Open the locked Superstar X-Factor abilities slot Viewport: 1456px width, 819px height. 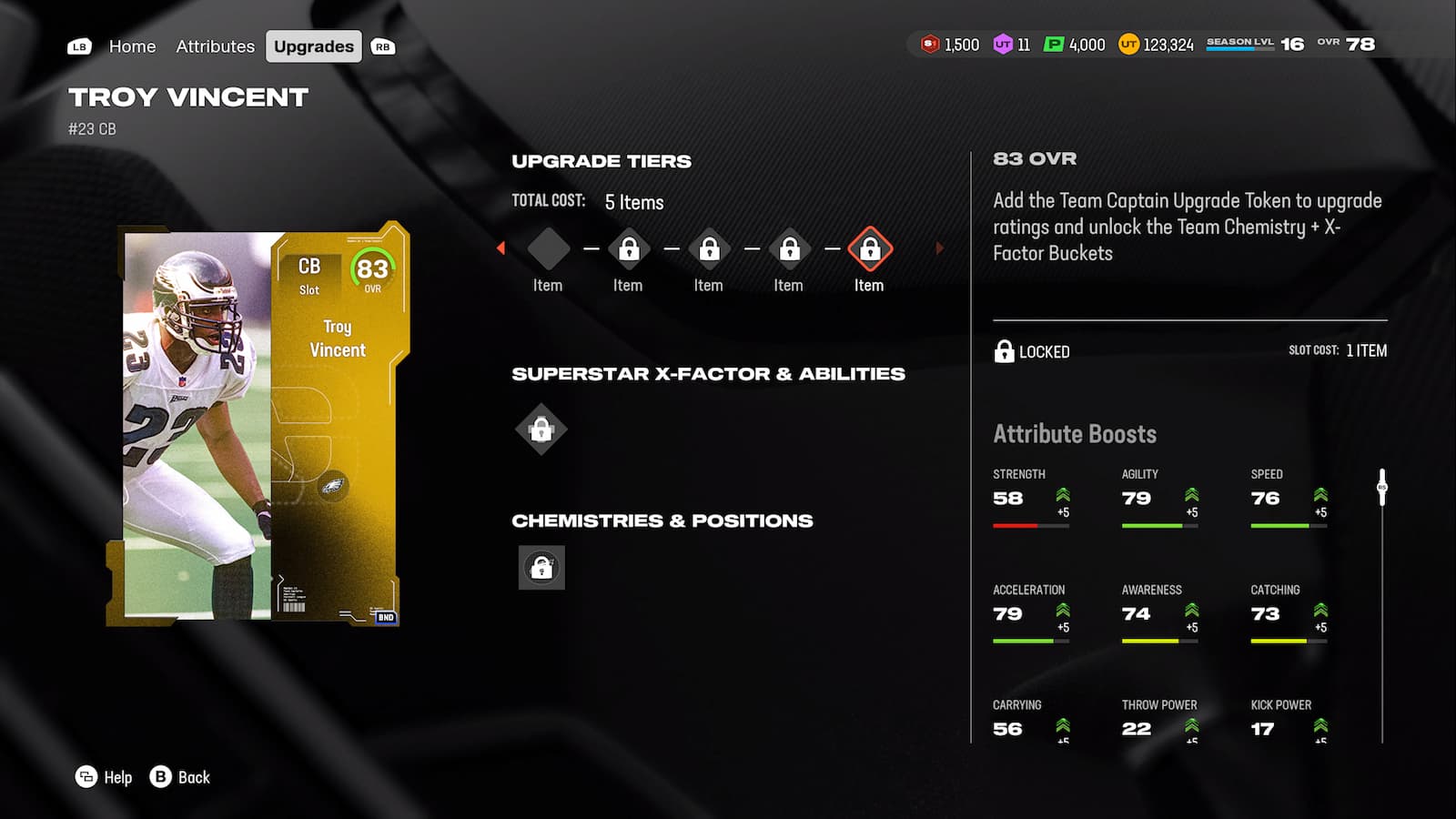539,428
